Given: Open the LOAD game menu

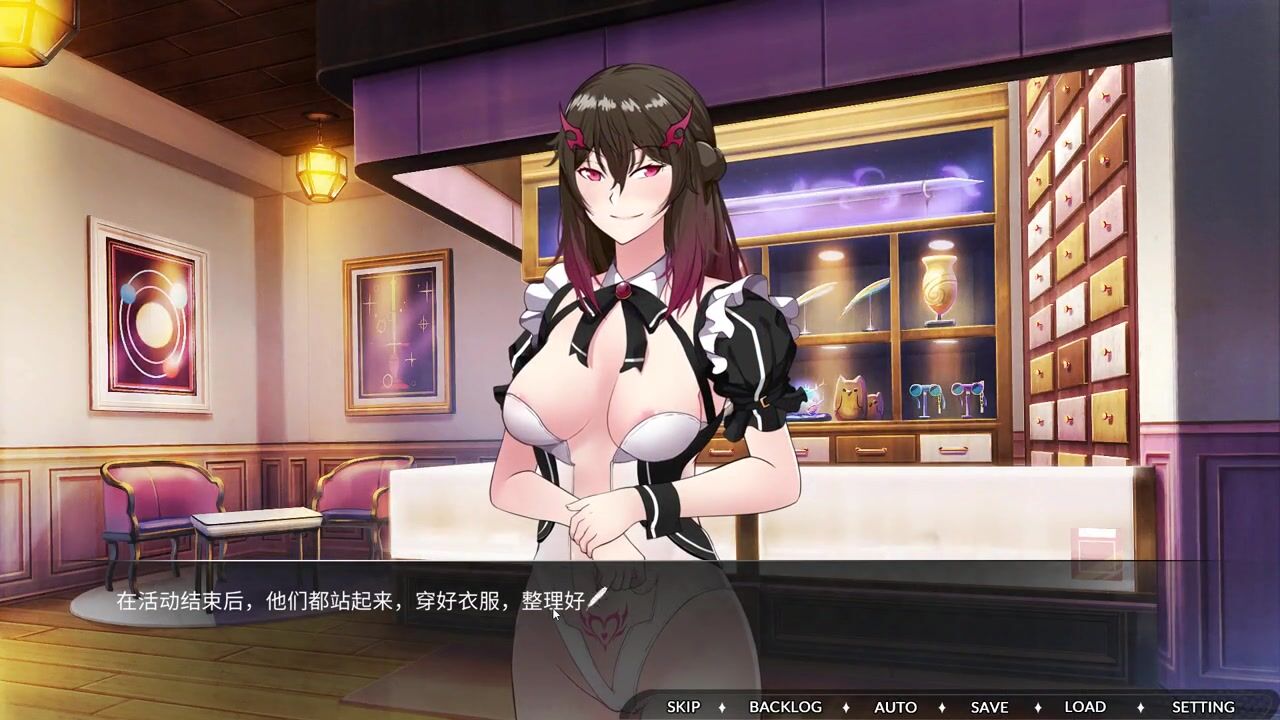Looking at the screenshot, I should point(1085,707).
